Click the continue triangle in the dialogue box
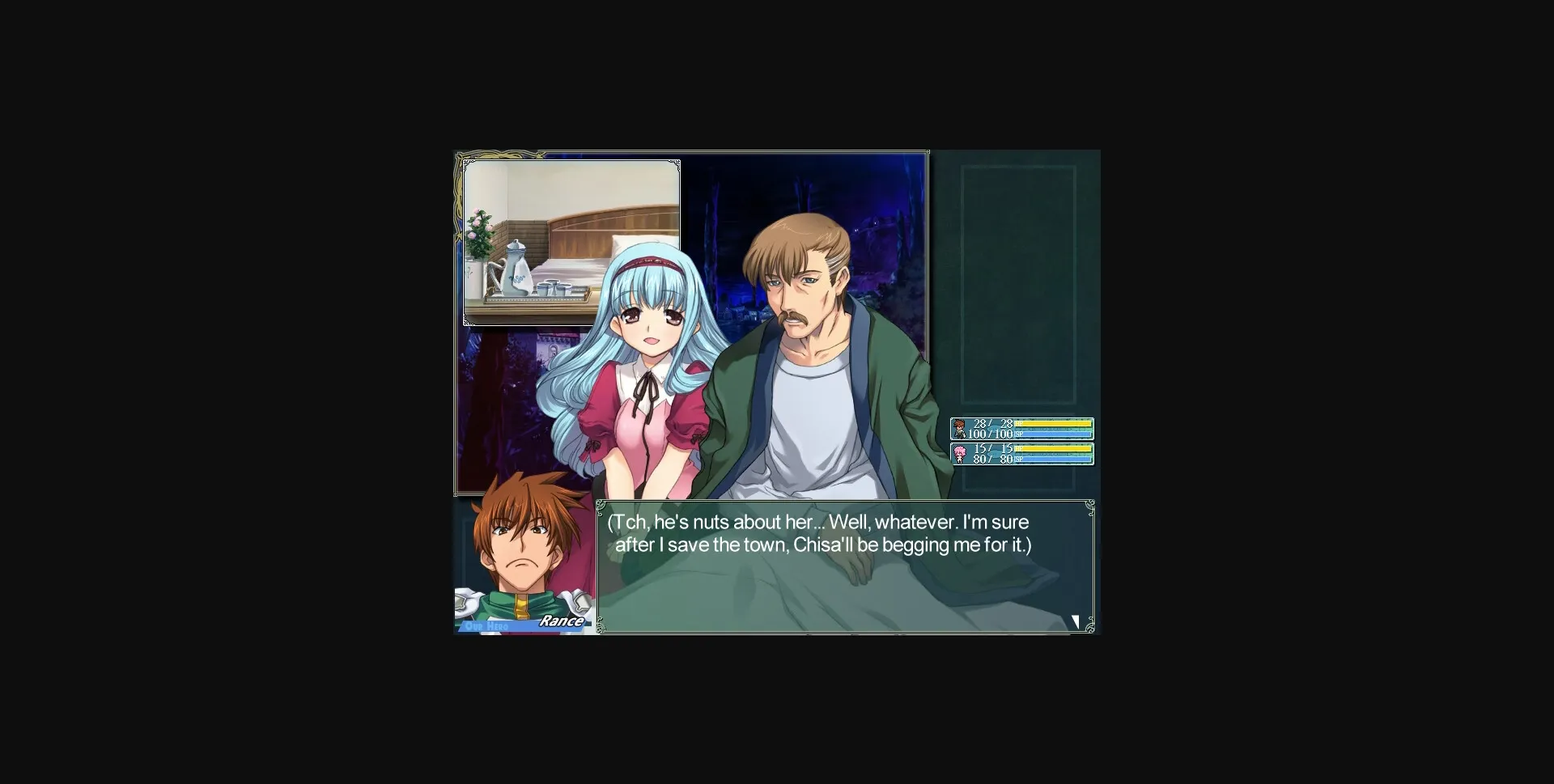The height and width of the screenshot is (784, 1554). click(1075, 621)
